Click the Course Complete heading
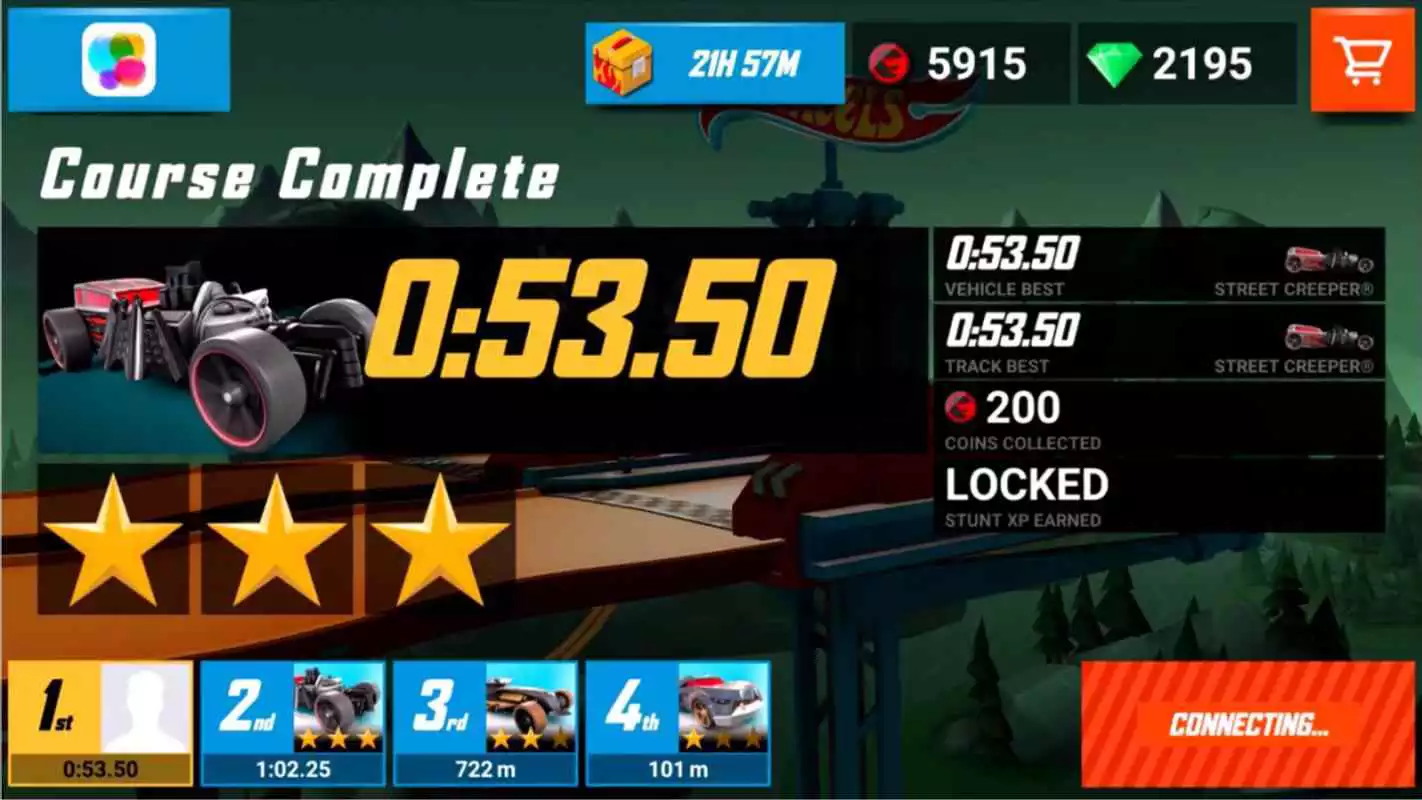 point(297,175)
